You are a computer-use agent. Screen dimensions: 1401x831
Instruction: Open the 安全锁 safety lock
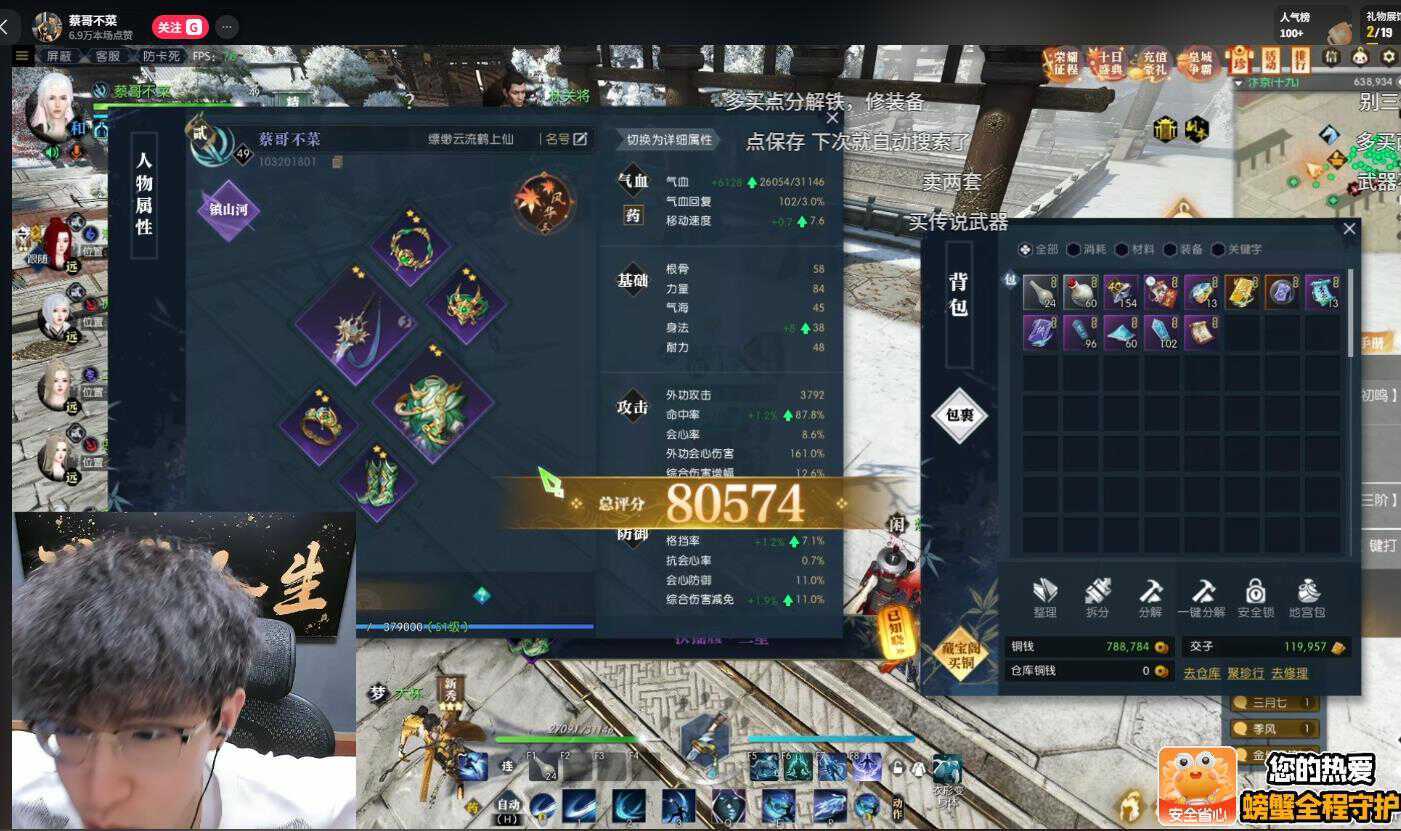tap(1255, 598)
